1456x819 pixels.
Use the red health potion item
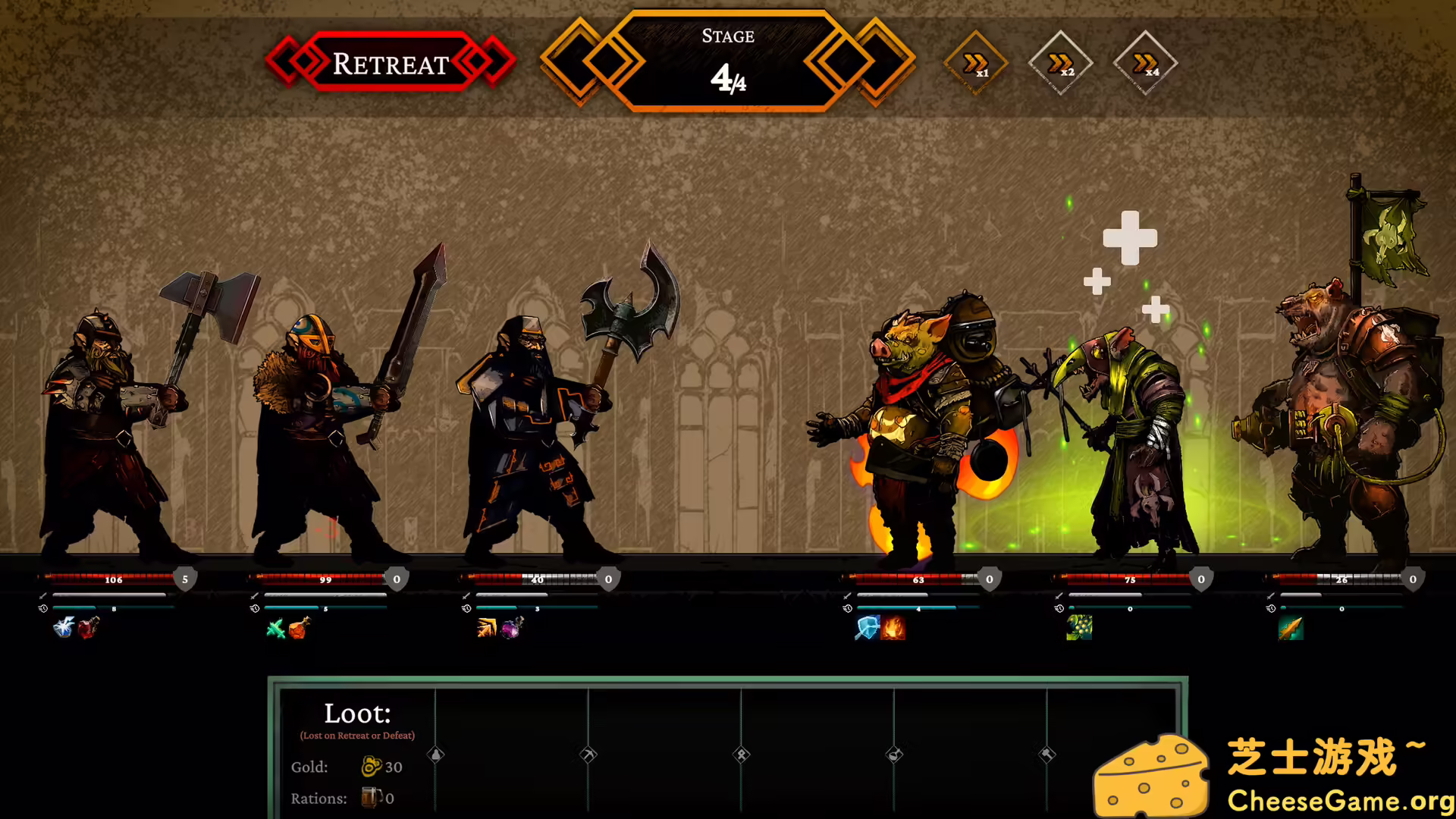point(89,629)
